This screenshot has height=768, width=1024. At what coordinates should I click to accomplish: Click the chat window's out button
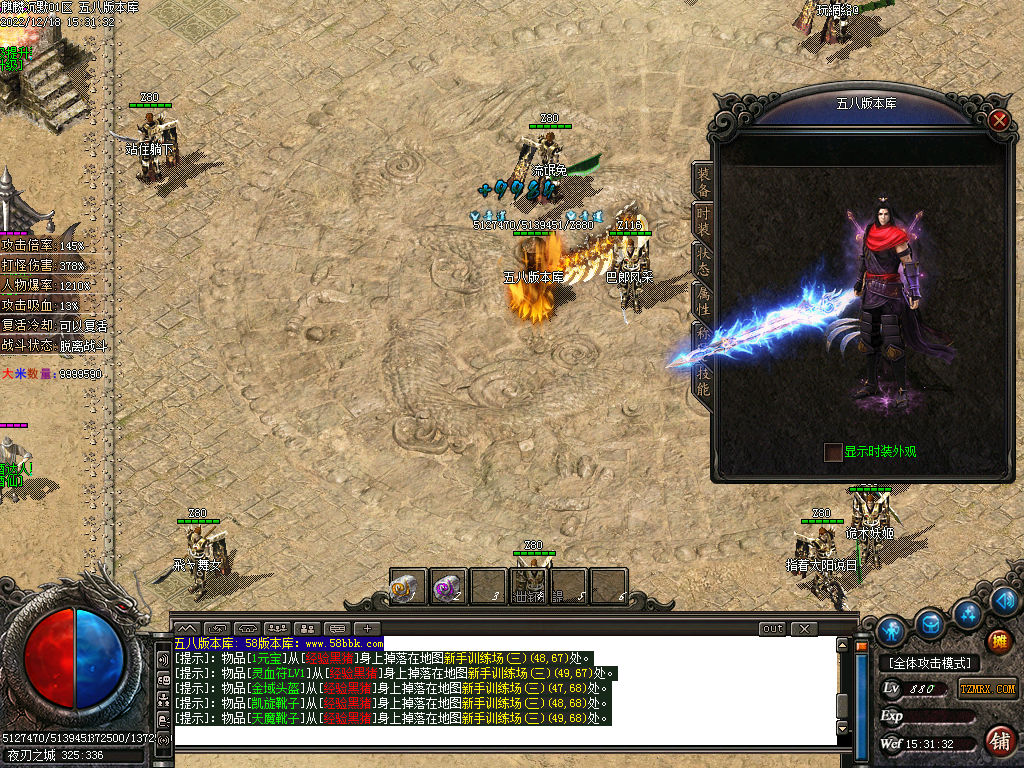tap(772, 629)
